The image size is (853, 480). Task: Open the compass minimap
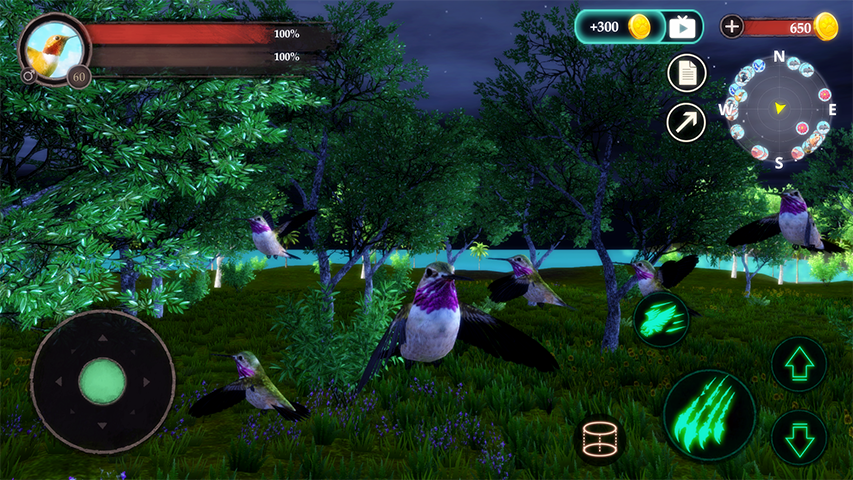778,108
